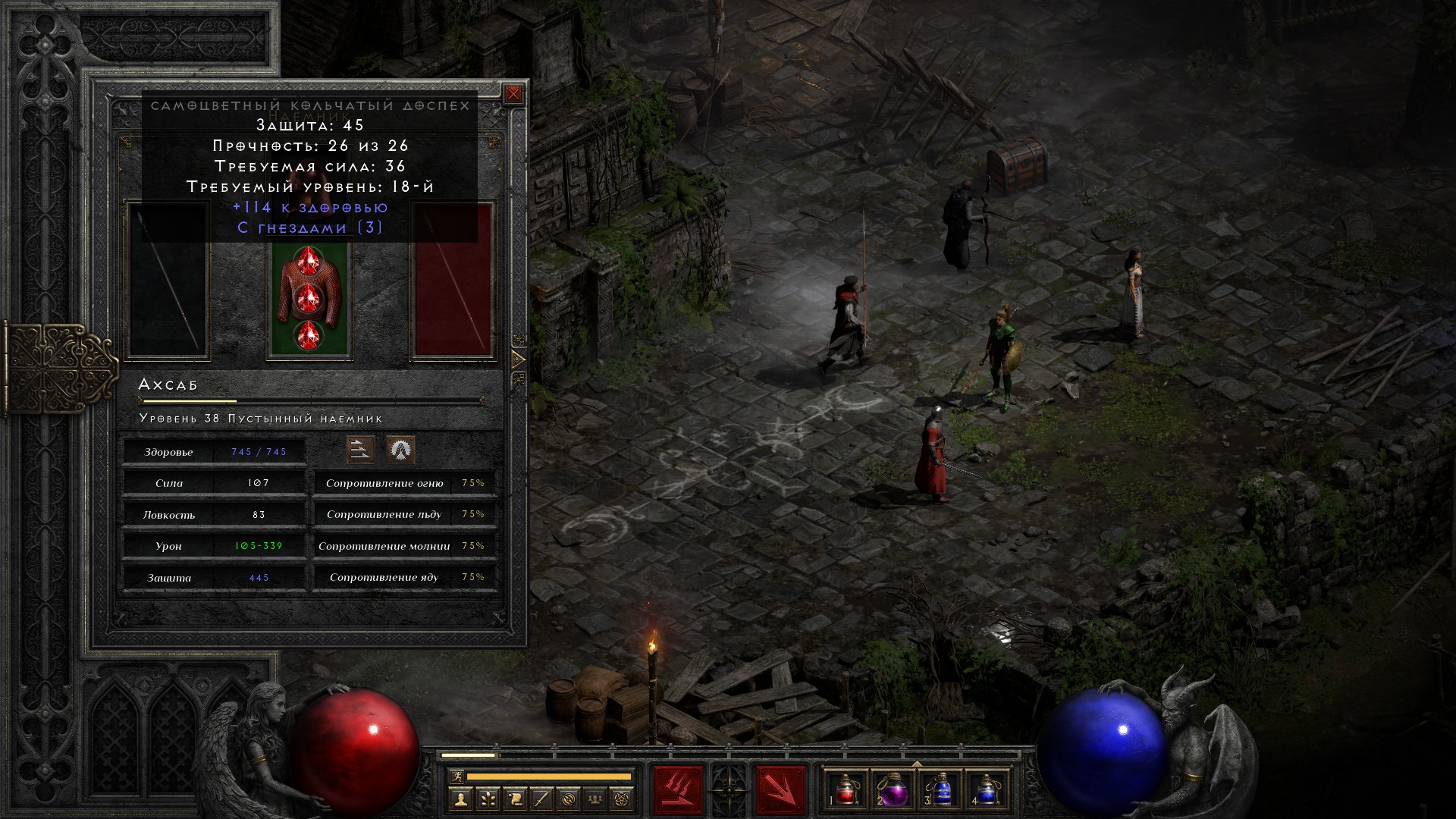This screenshot has width=1456, height=819.
Task: Choose the left-click skill button
Action: tap(678, 791)
